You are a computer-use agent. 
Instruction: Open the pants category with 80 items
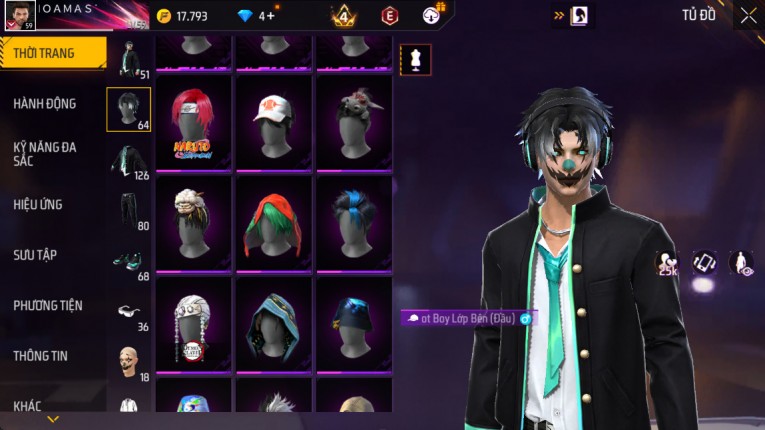pyautogui.click(x=129, y=210)
